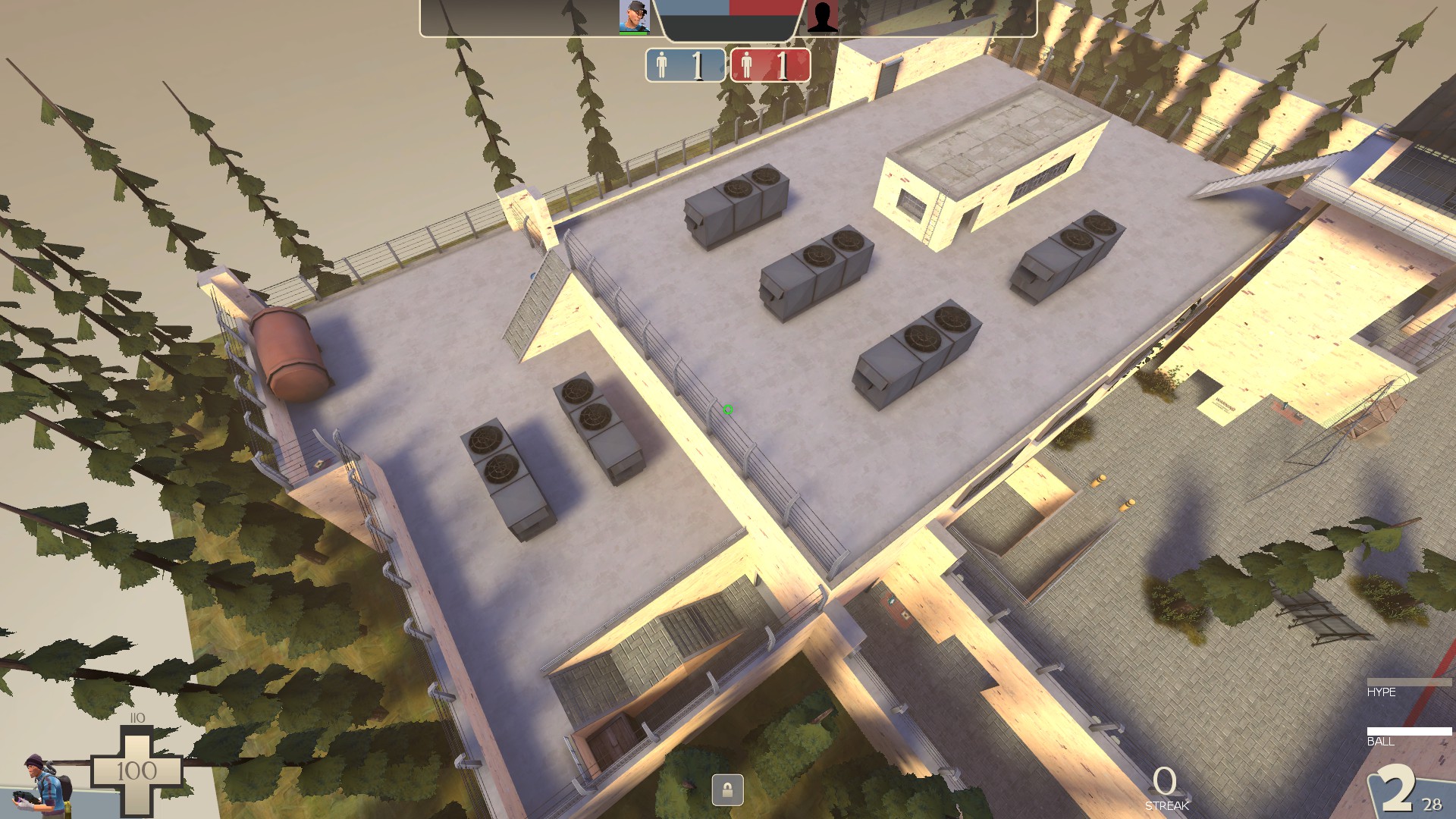The width and height of the screenshot is (1456, 819).
Task: Select the BLU Scout player portrait
Action: pos(634,17)
